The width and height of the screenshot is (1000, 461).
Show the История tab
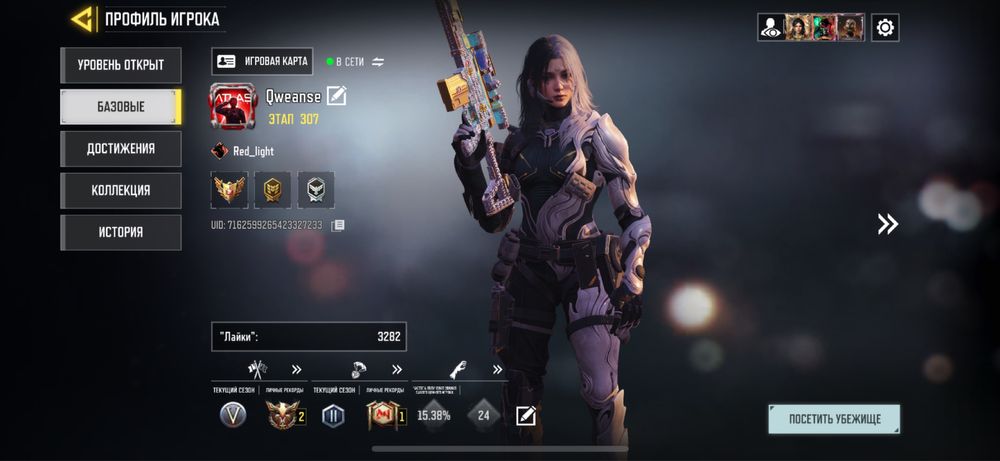pyautogui.click(x=120, y=232)
